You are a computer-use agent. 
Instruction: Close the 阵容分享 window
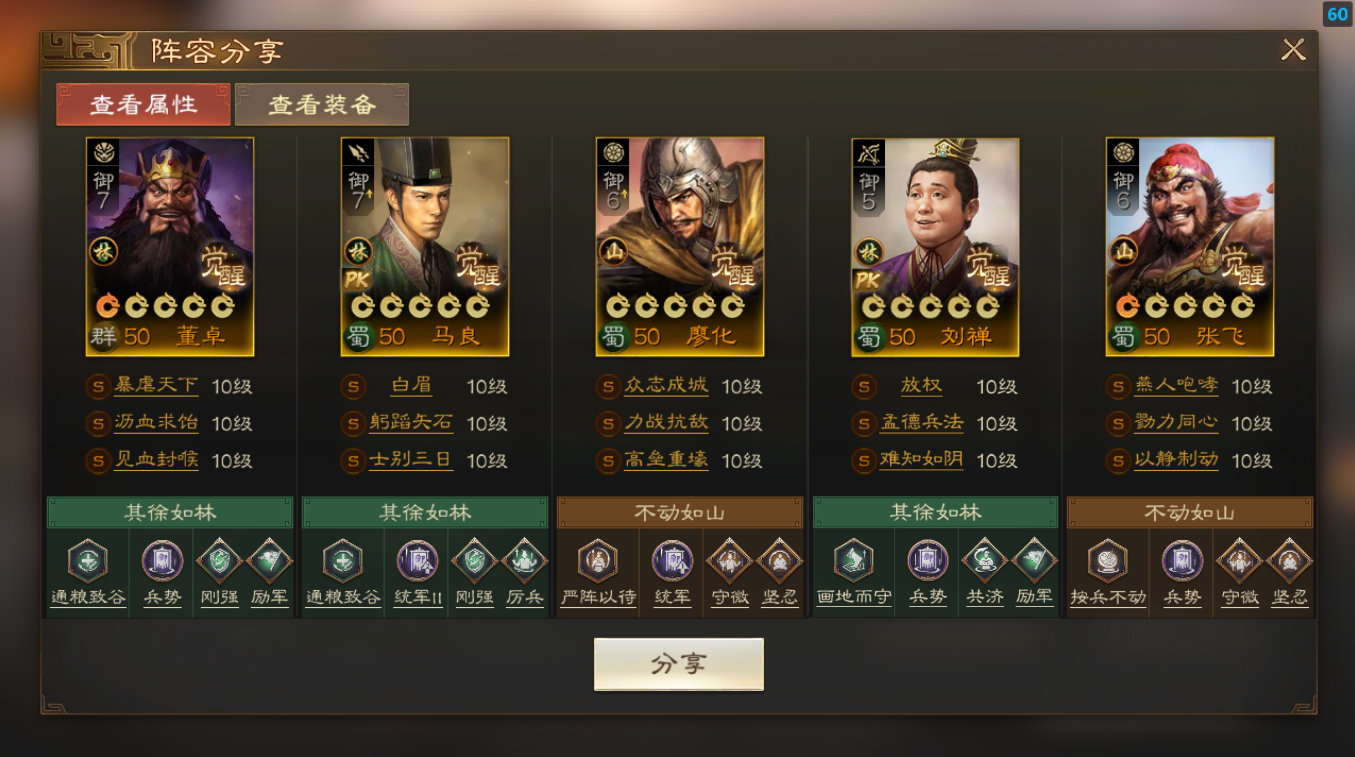pyautogui.click(x=1293, y=50)
